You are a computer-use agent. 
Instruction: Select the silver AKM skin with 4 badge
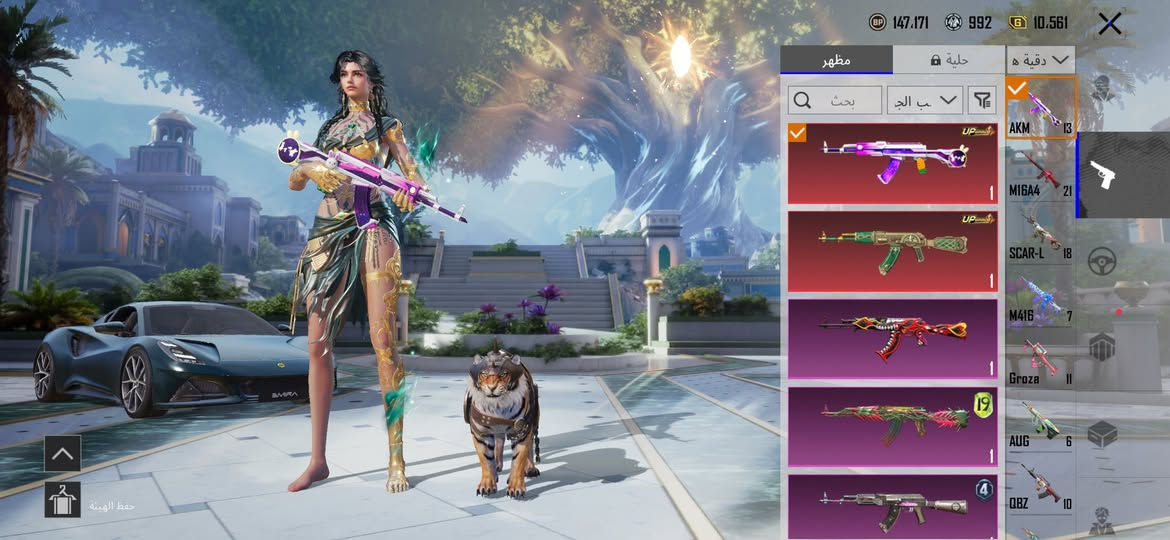pos(892,506)
